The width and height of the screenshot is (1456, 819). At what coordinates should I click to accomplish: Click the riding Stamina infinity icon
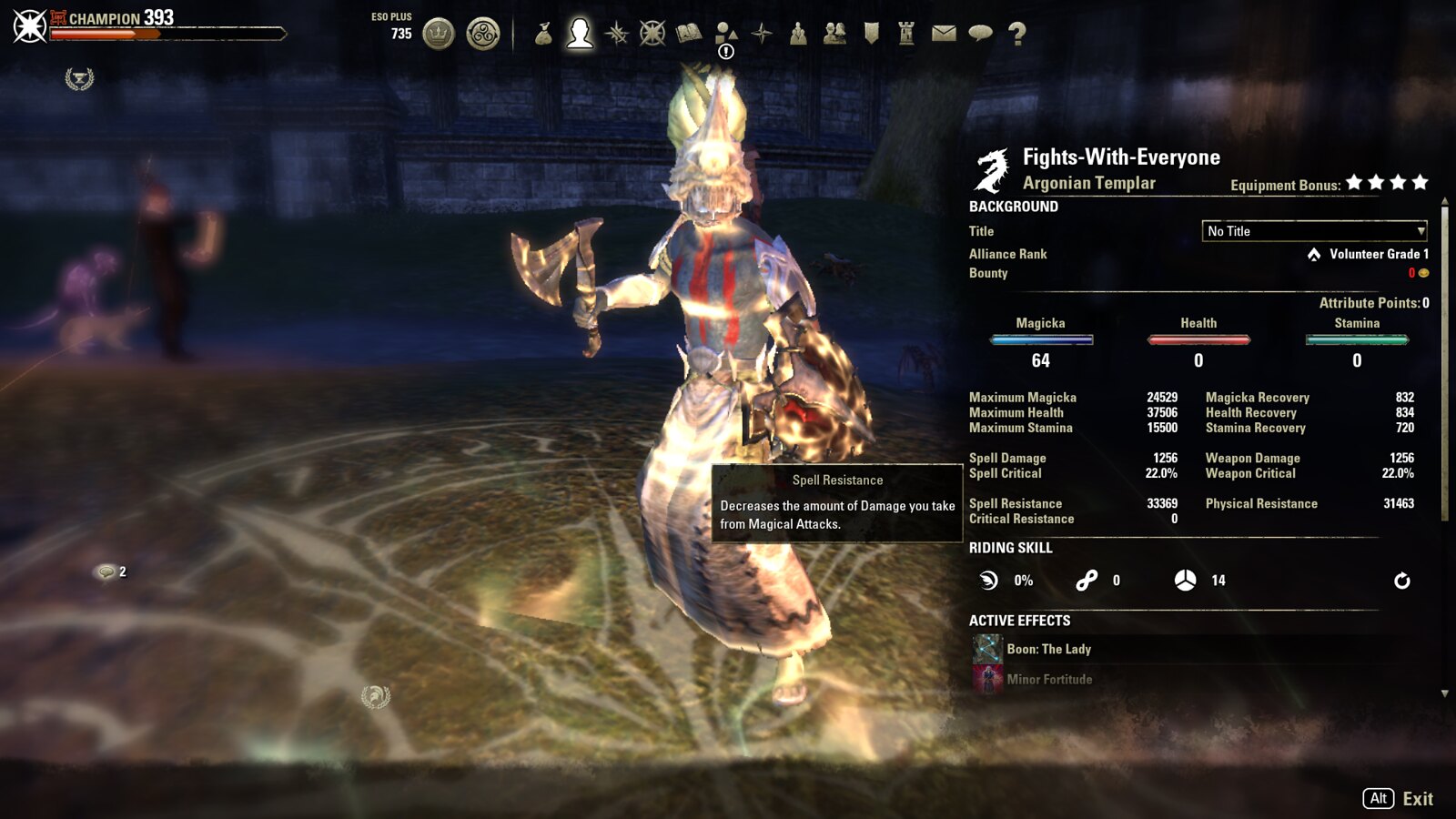pos(1086,580)
